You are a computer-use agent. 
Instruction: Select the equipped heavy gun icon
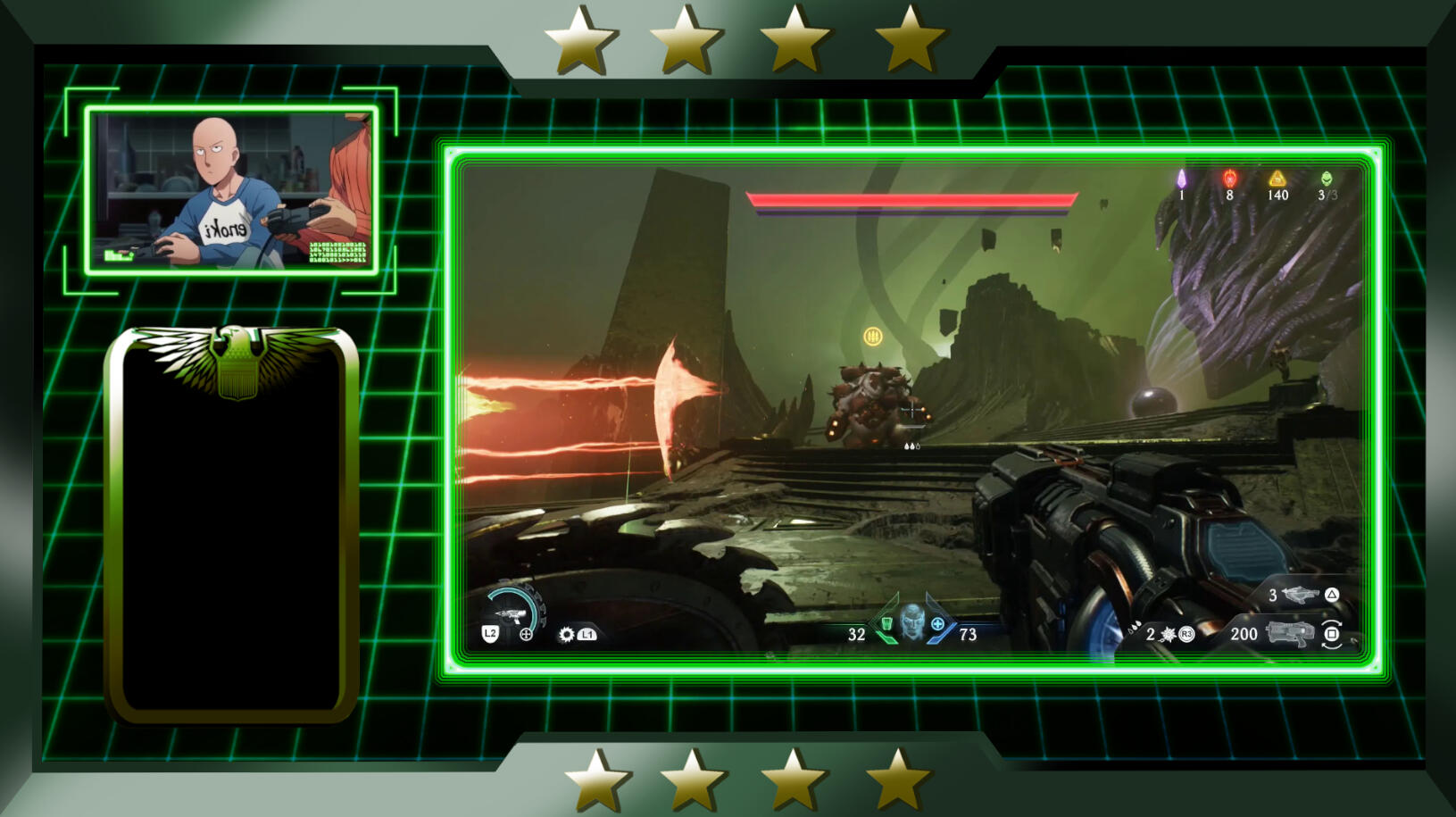(1289, 634)
